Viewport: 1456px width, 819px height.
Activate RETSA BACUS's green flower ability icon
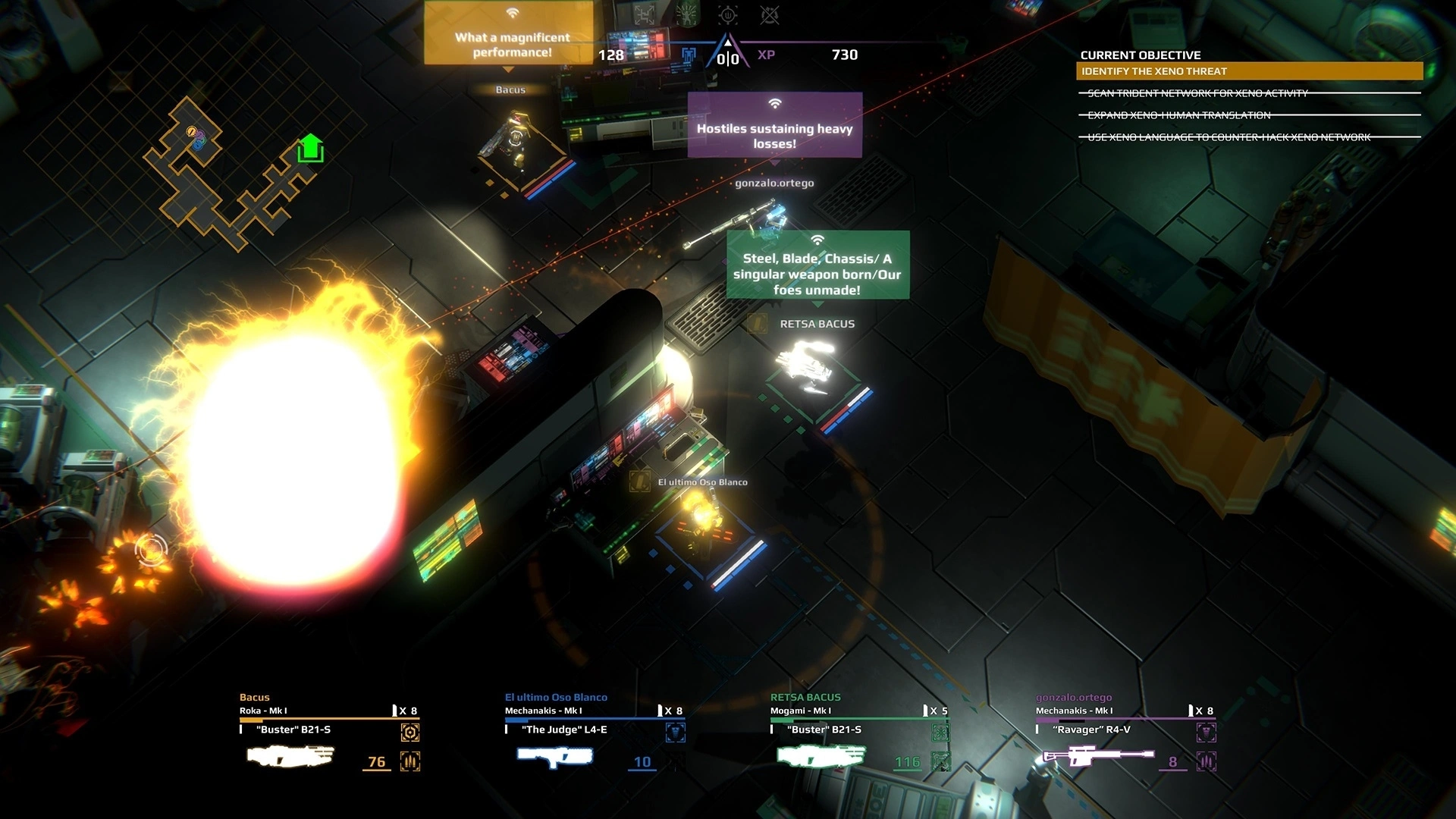[940, 732]
